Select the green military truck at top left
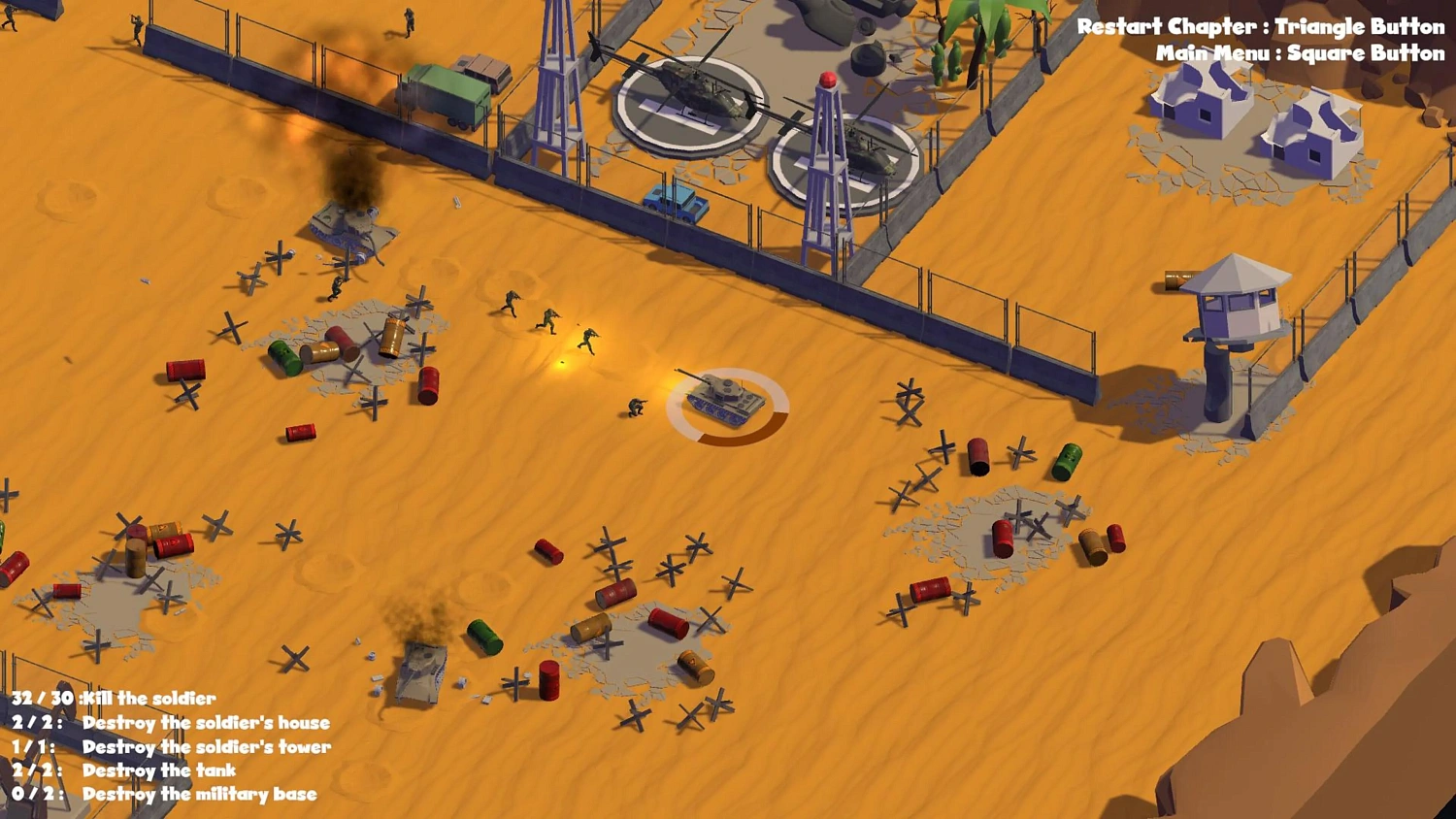The width and height of the screenshot is (1456, 819). [447, 92]
